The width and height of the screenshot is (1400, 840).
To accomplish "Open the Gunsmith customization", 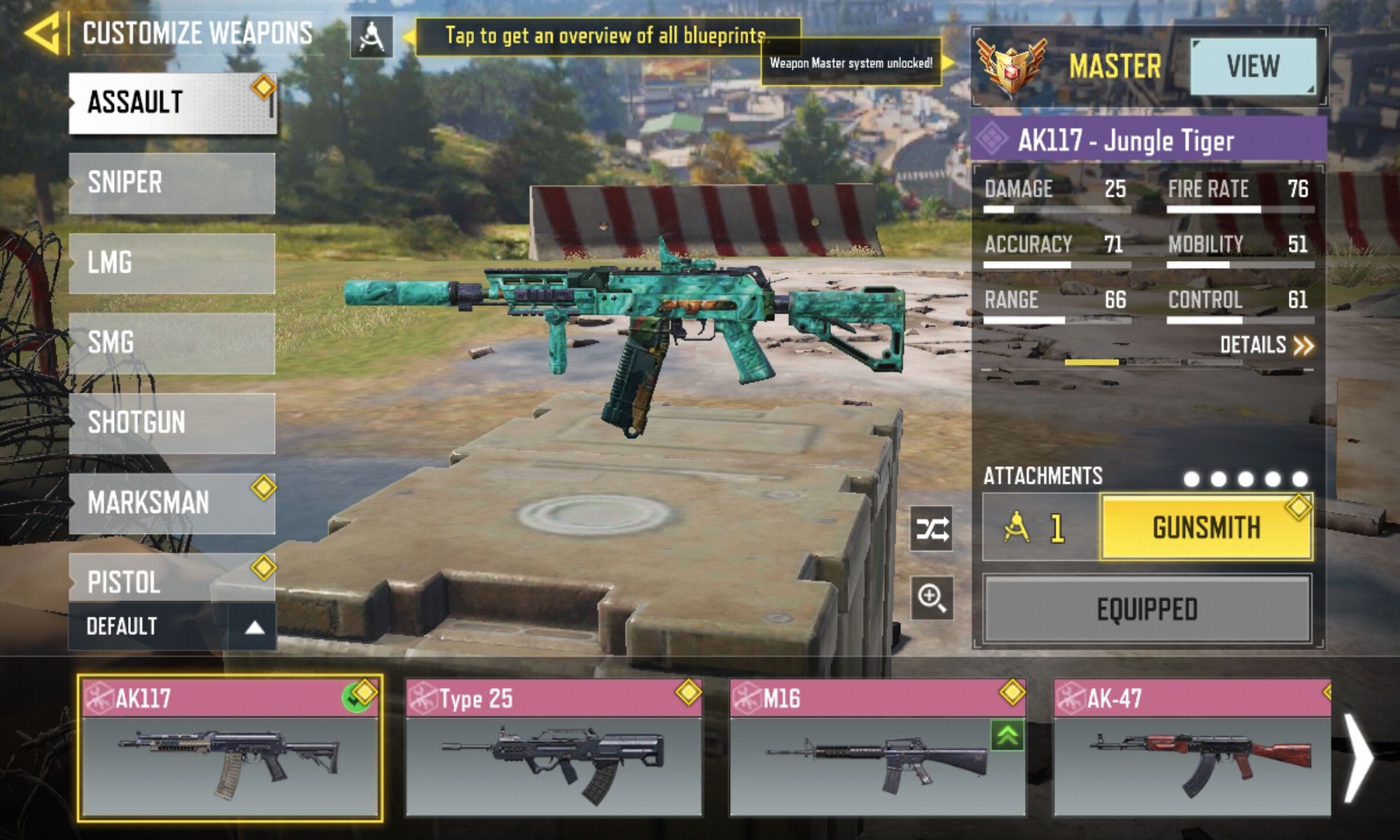I will (1206, 528).
